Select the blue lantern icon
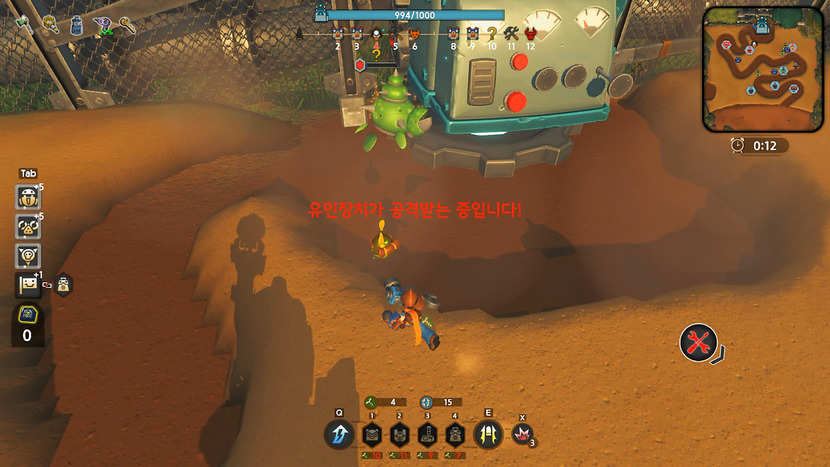The image size is (830, 467). point(76,25)
